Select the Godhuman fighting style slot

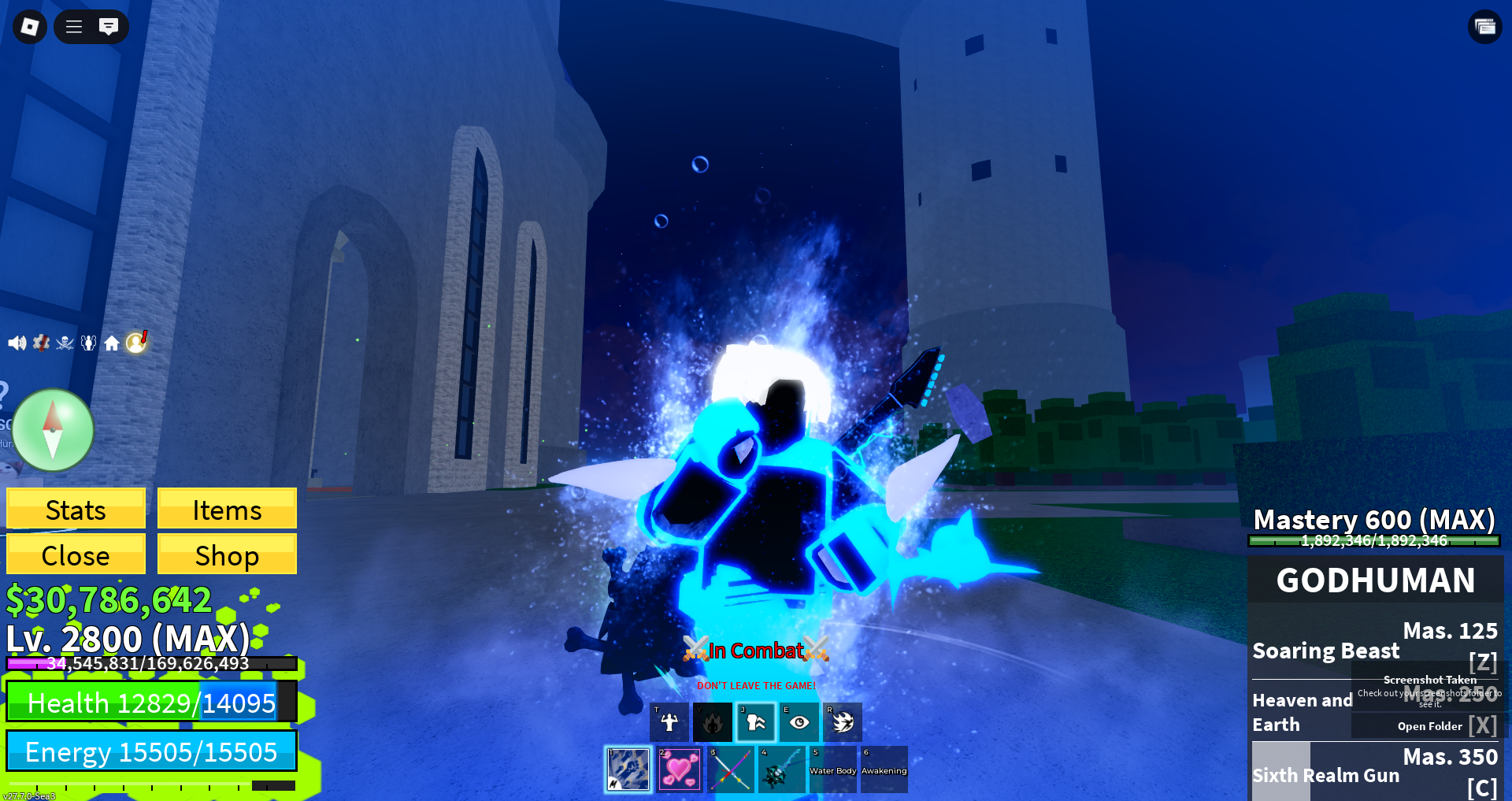tap(628, 769)
